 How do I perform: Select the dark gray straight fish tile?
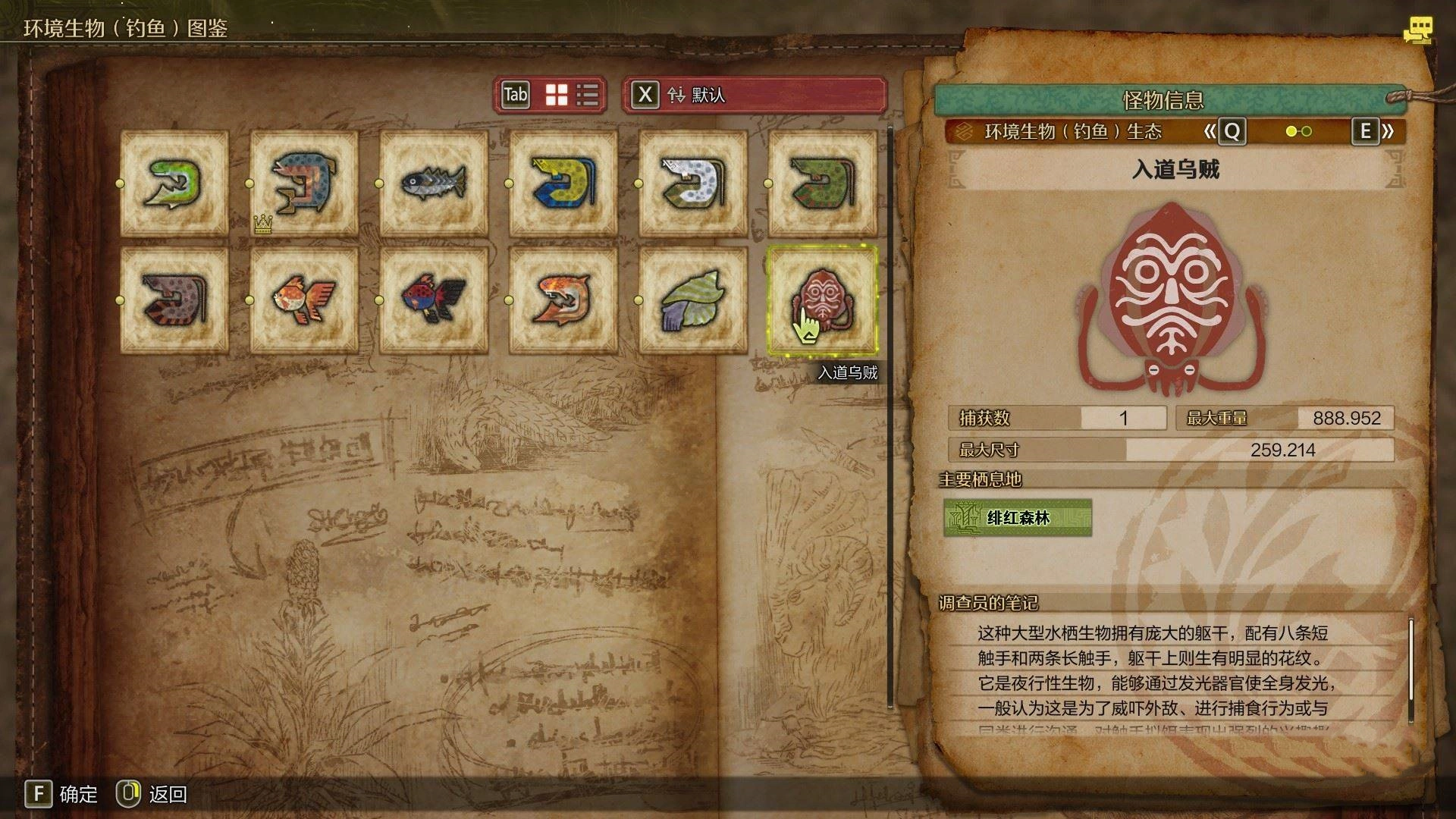[x=433, y=184]
